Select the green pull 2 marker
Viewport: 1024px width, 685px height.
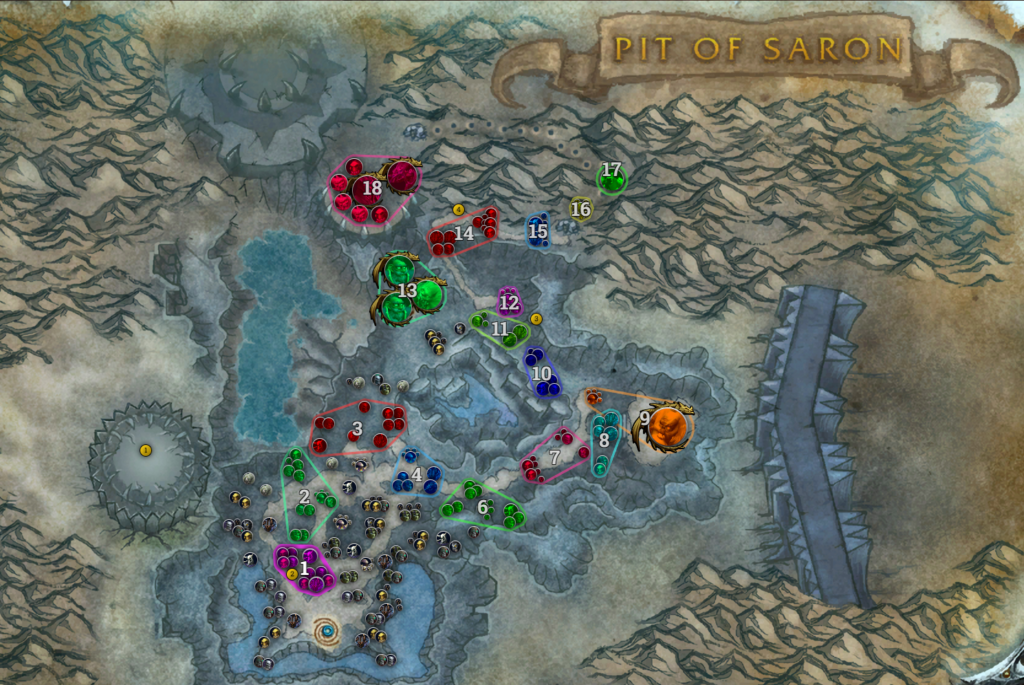[x=304, y=496]
